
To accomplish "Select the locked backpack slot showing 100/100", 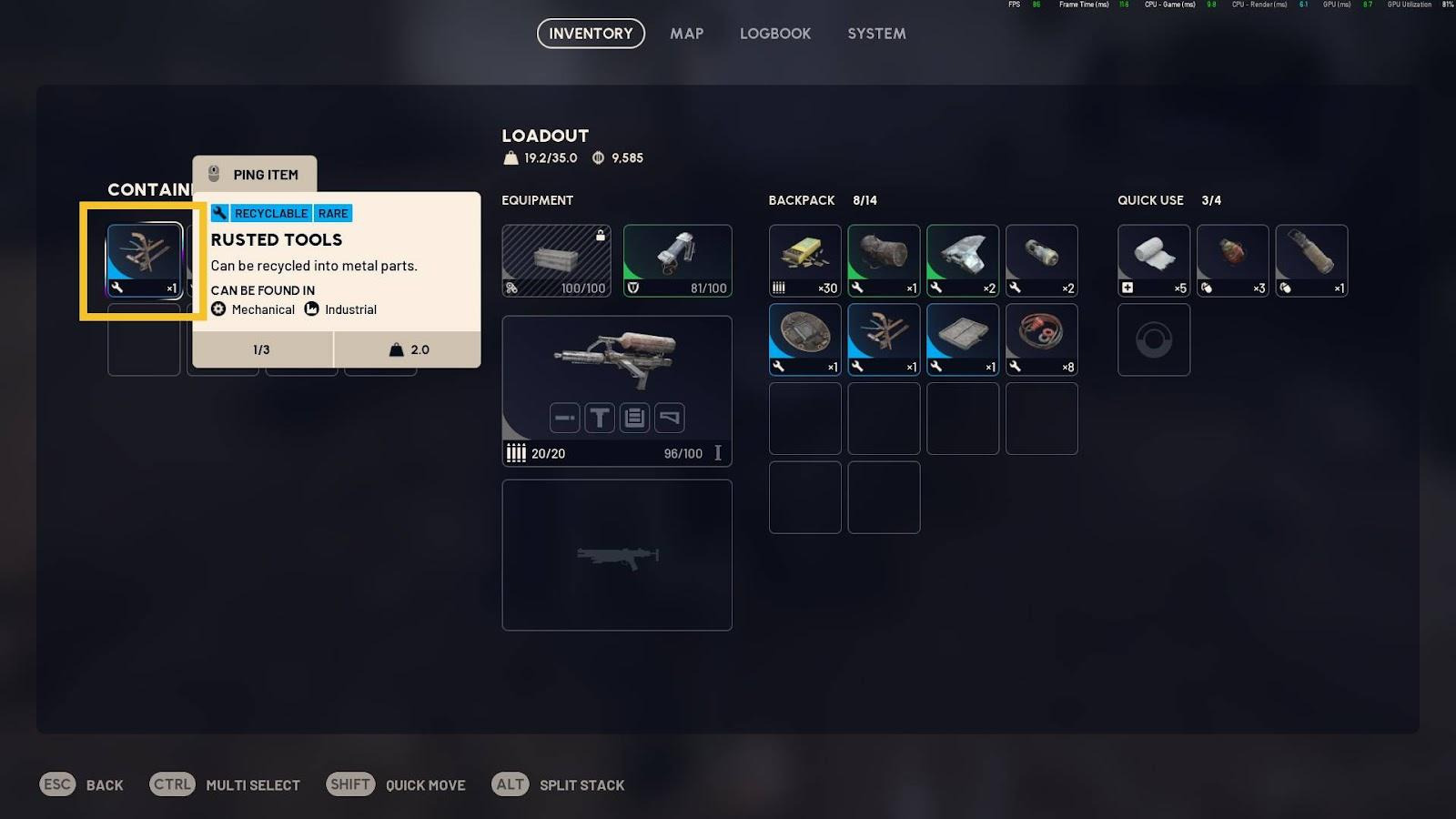I will [x=556, y=260].
